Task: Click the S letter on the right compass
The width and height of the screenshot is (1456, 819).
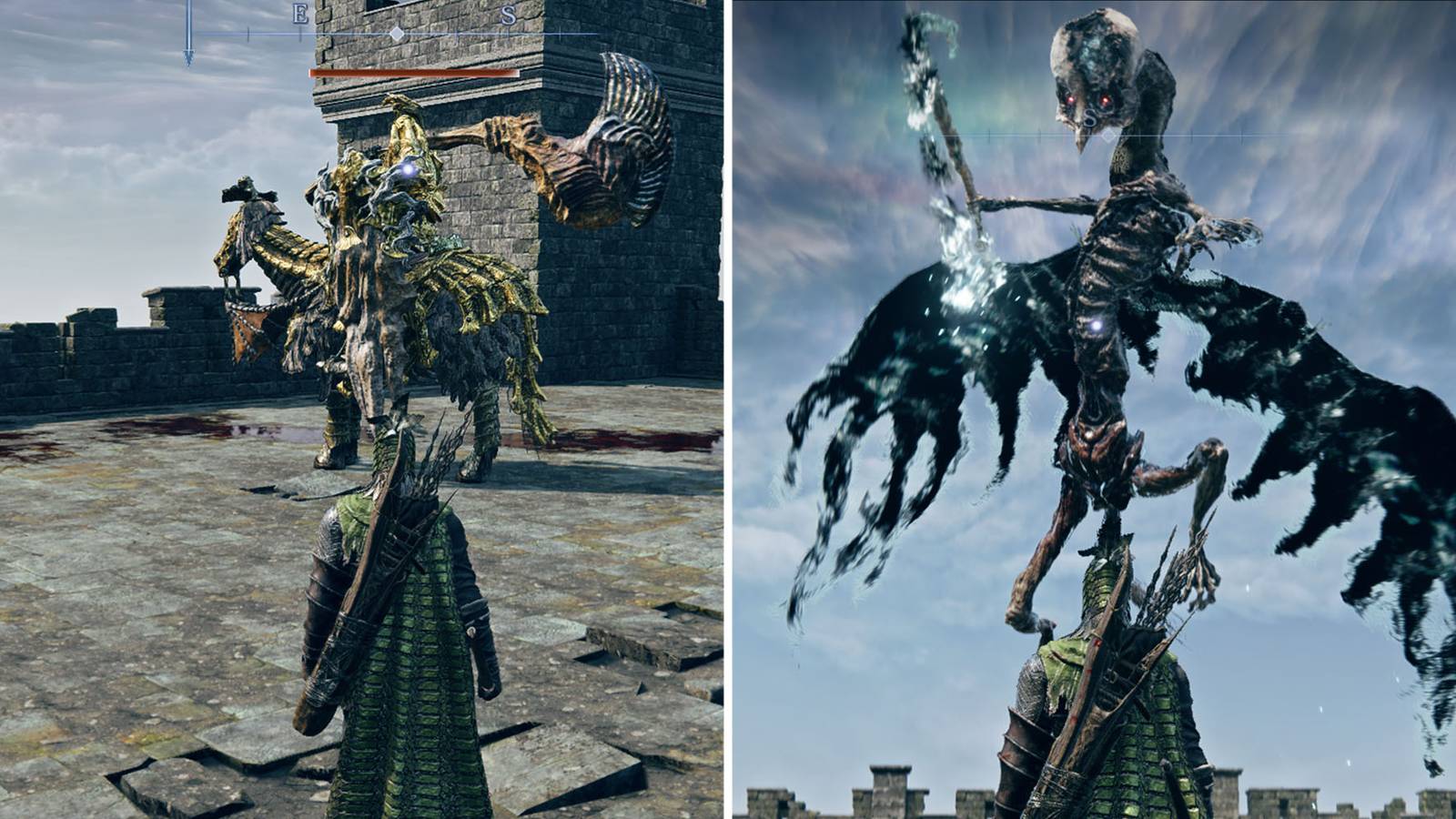Action: coord(1088,116)
